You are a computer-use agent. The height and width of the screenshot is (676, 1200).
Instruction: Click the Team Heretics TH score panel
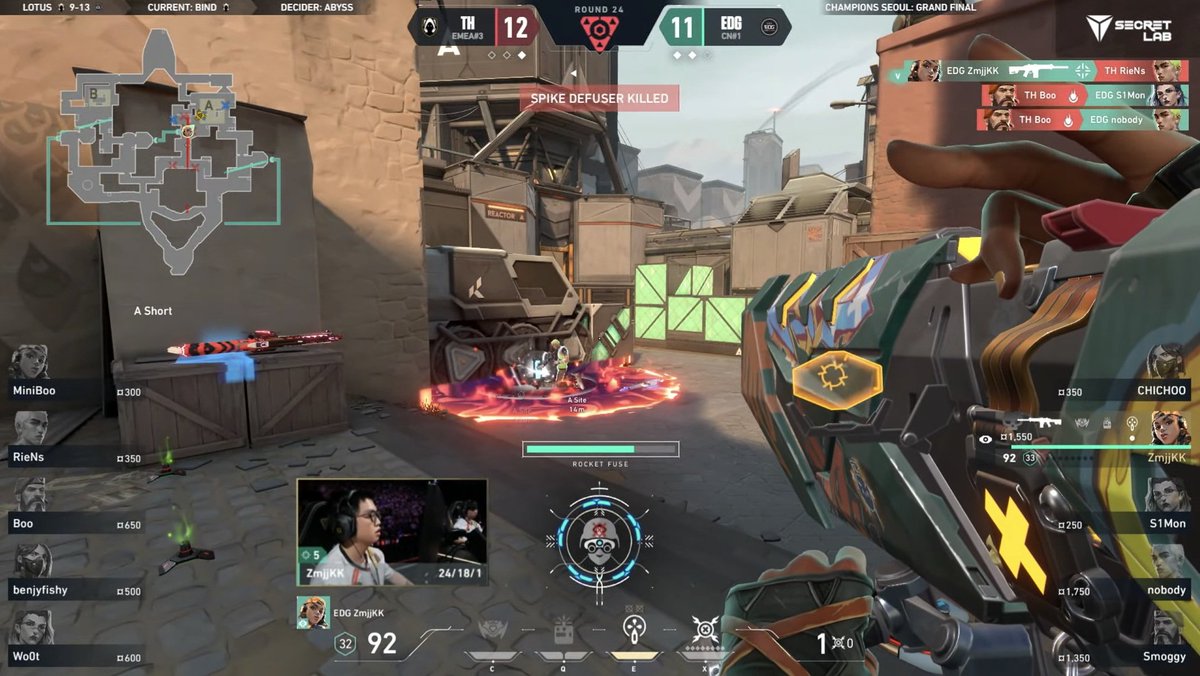click(x=477, y=27)
